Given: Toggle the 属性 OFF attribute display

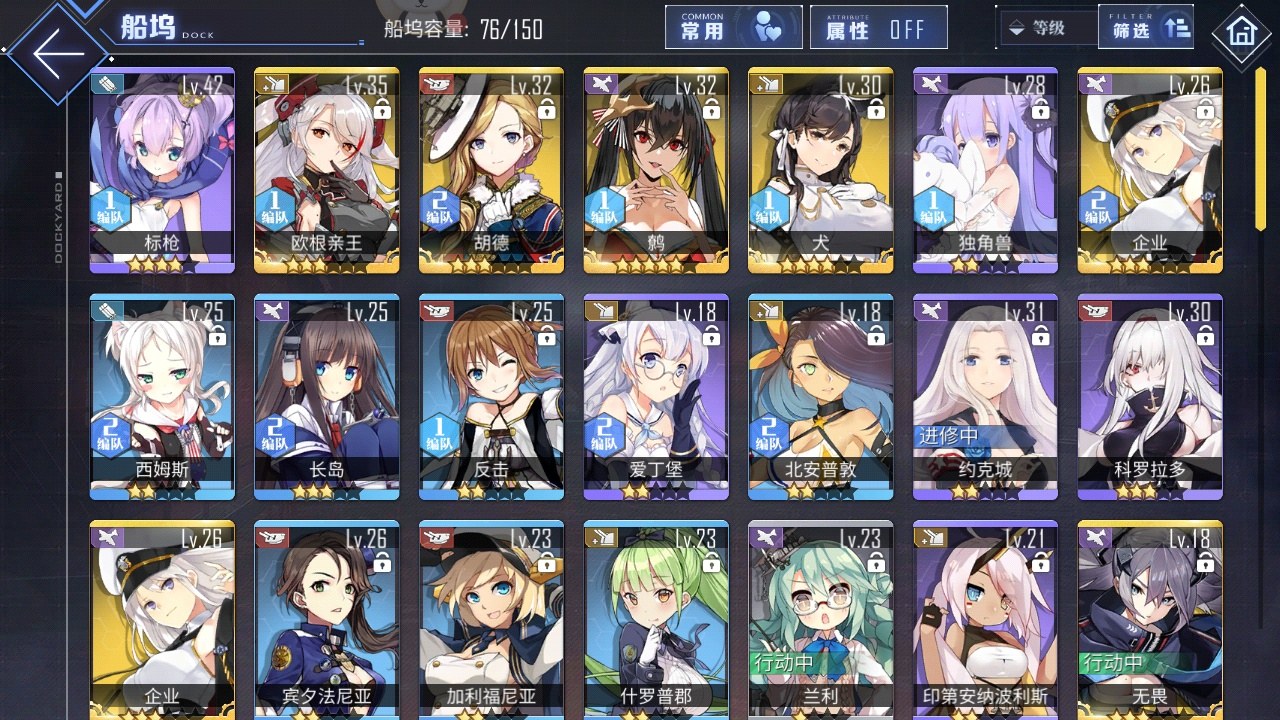Looking at the screenshot, I should [x=877, y=28].
